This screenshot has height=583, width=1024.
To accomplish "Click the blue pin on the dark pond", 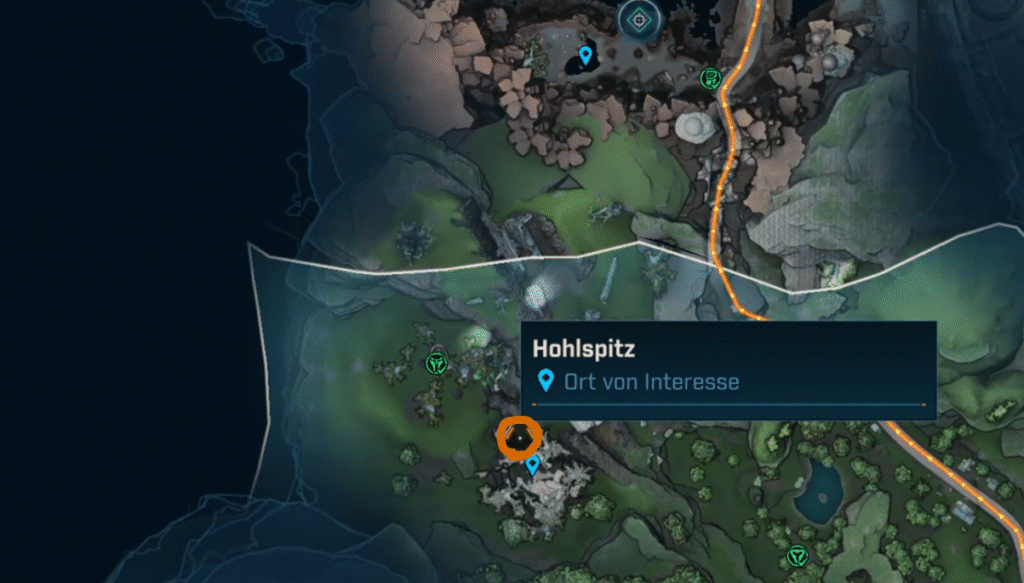I will (x=585, y=54).
